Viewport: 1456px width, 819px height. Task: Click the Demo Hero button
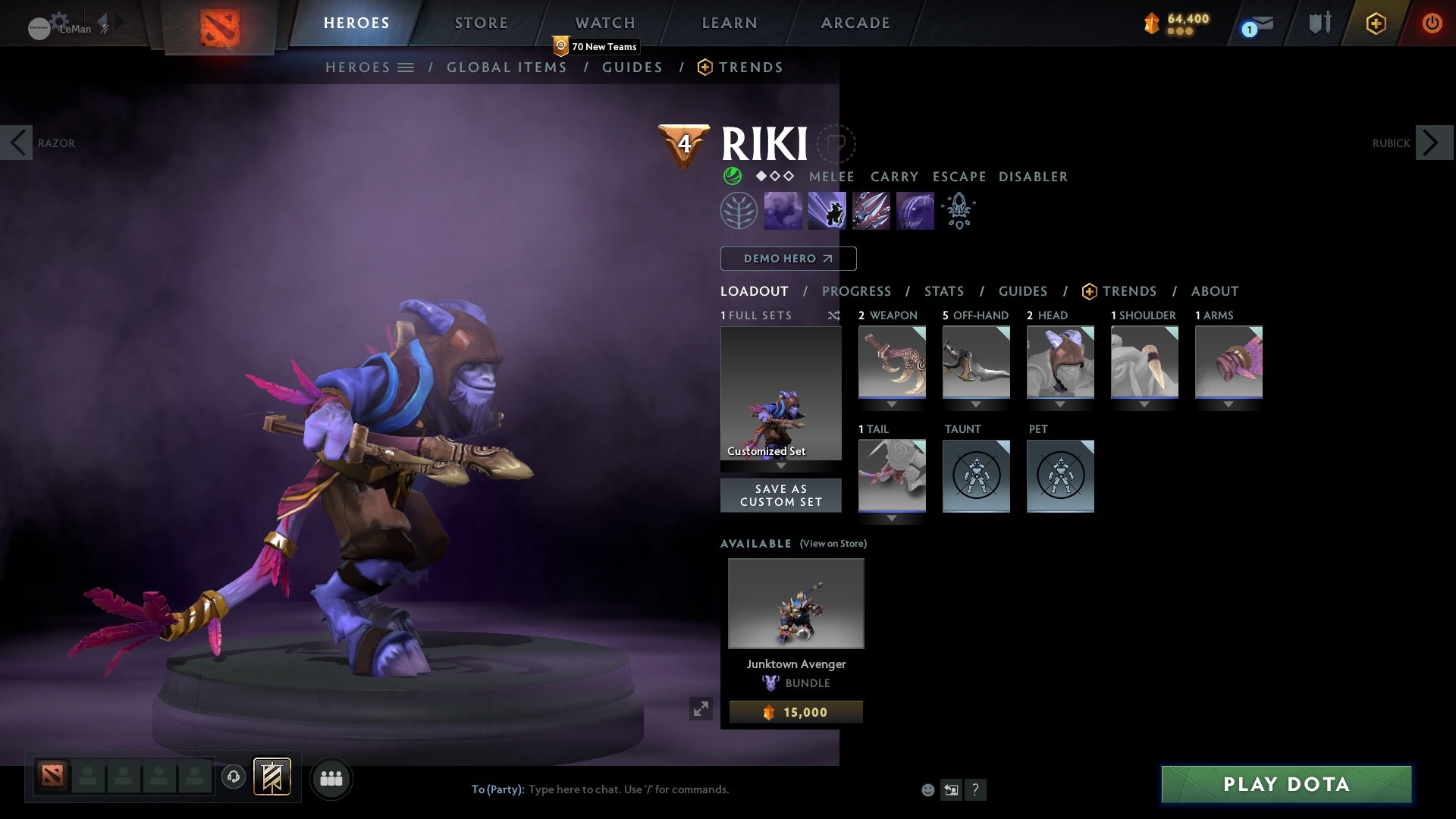point(787,258)
